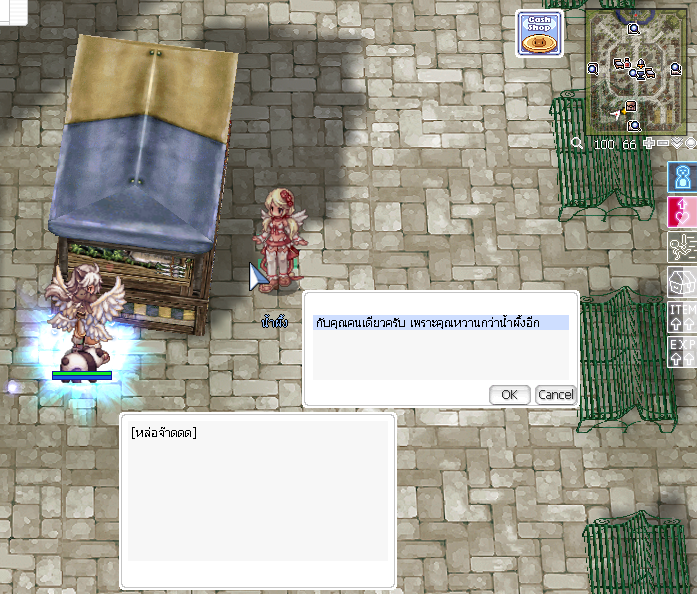
Task: Select the ITEM rate boost icon
Action: [682, 317]
